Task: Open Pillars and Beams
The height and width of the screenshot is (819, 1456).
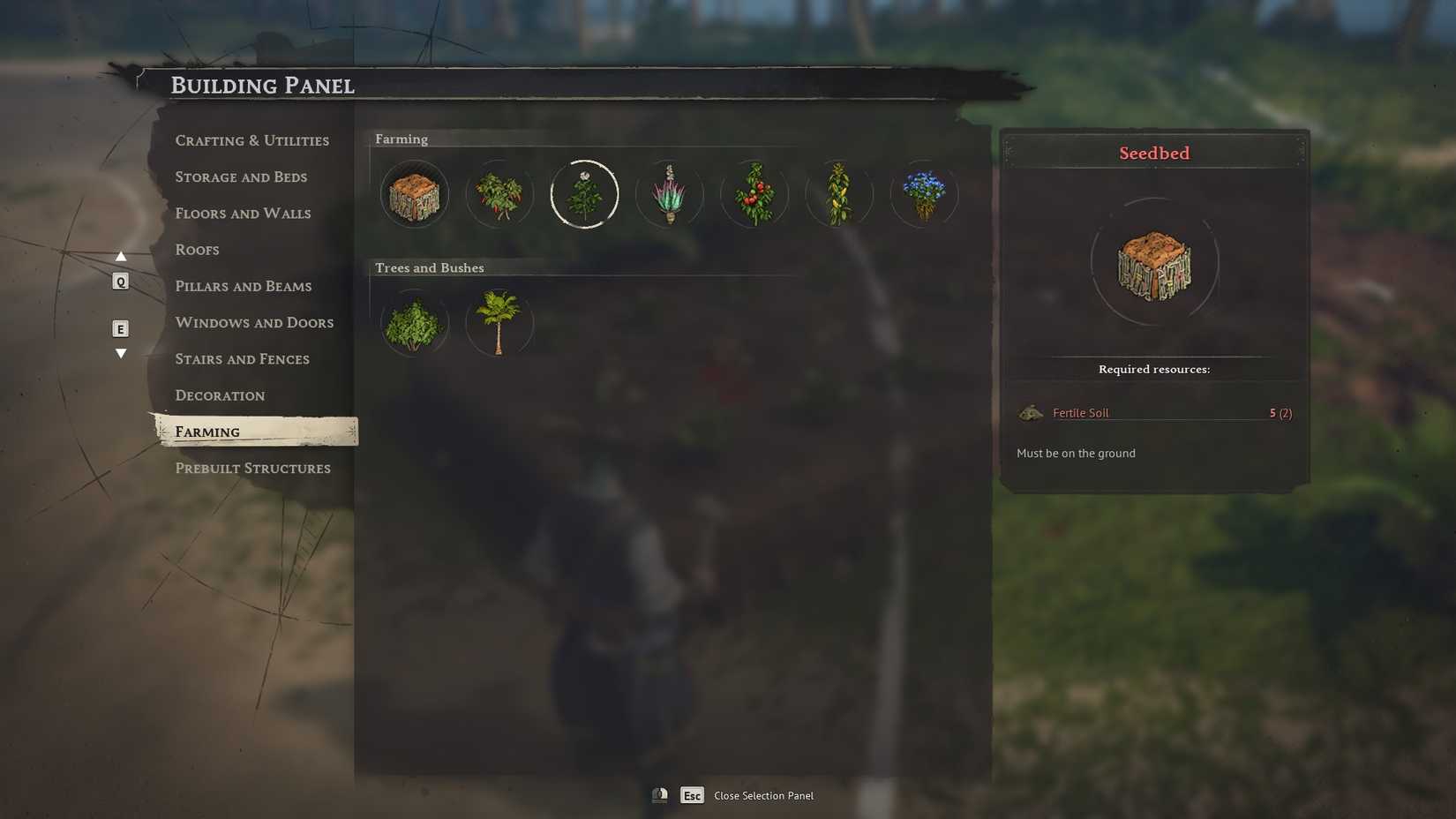Action: pos(244,286)
